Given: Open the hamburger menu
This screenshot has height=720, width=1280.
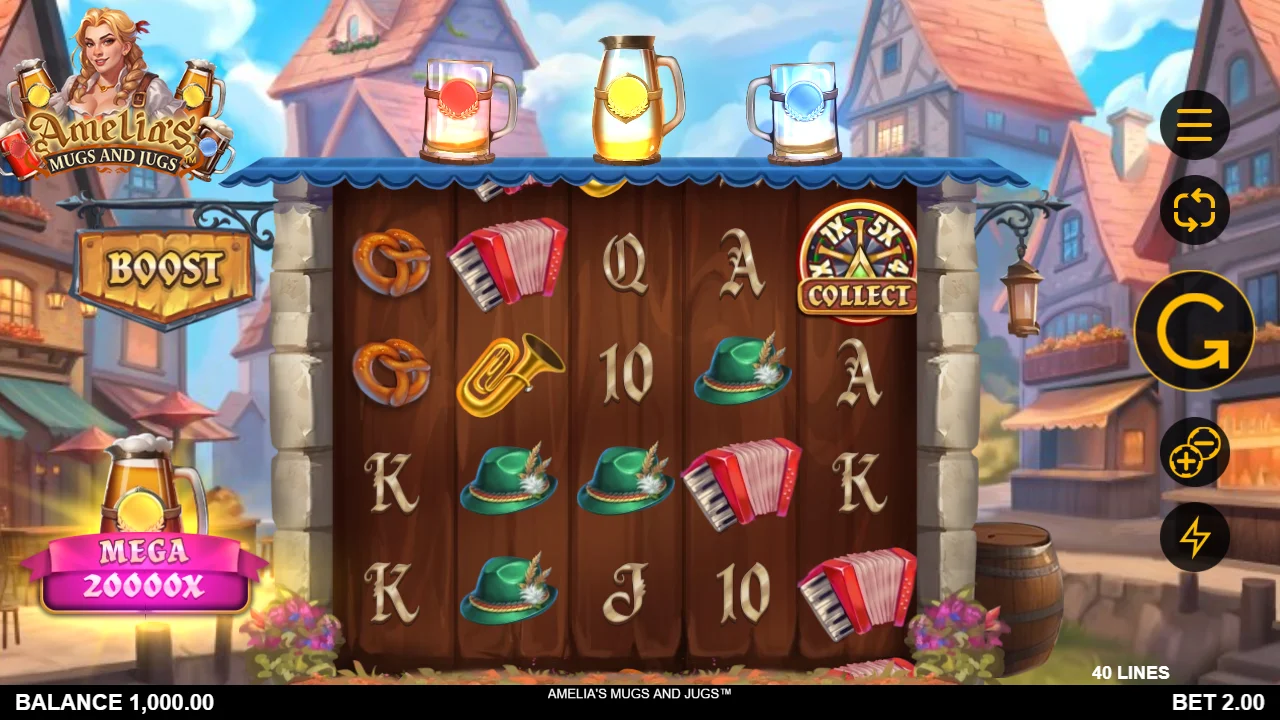Looking at the screenshot, I should 1195,124.
